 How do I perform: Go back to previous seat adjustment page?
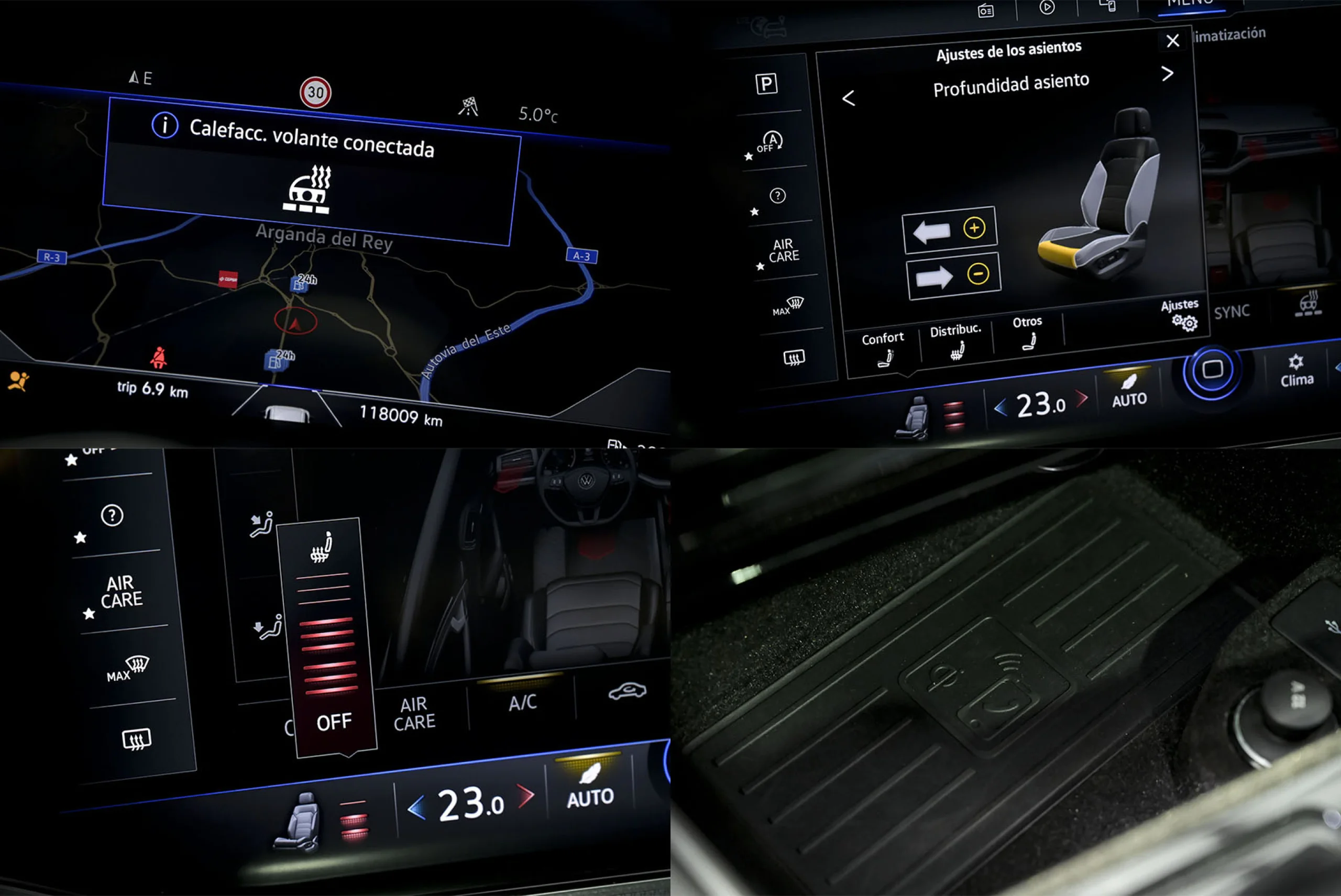click(x=848, y=98)
